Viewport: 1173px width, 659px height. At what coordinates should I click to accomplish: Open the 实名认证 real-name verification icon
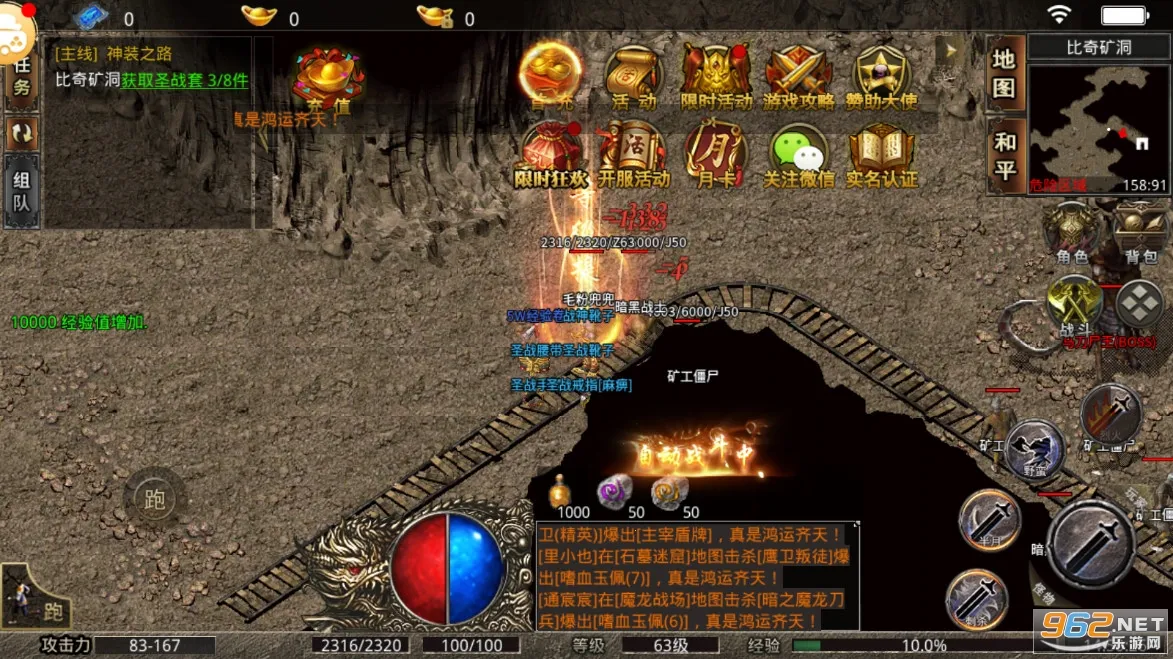(882, 155)
